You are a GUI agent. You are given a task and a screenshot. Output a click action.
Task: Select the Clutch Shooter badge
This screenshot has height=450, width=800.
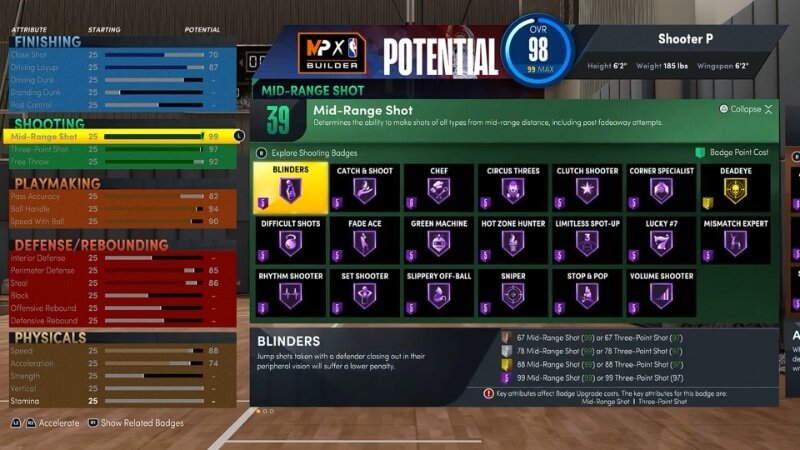[x=587, y=188]
